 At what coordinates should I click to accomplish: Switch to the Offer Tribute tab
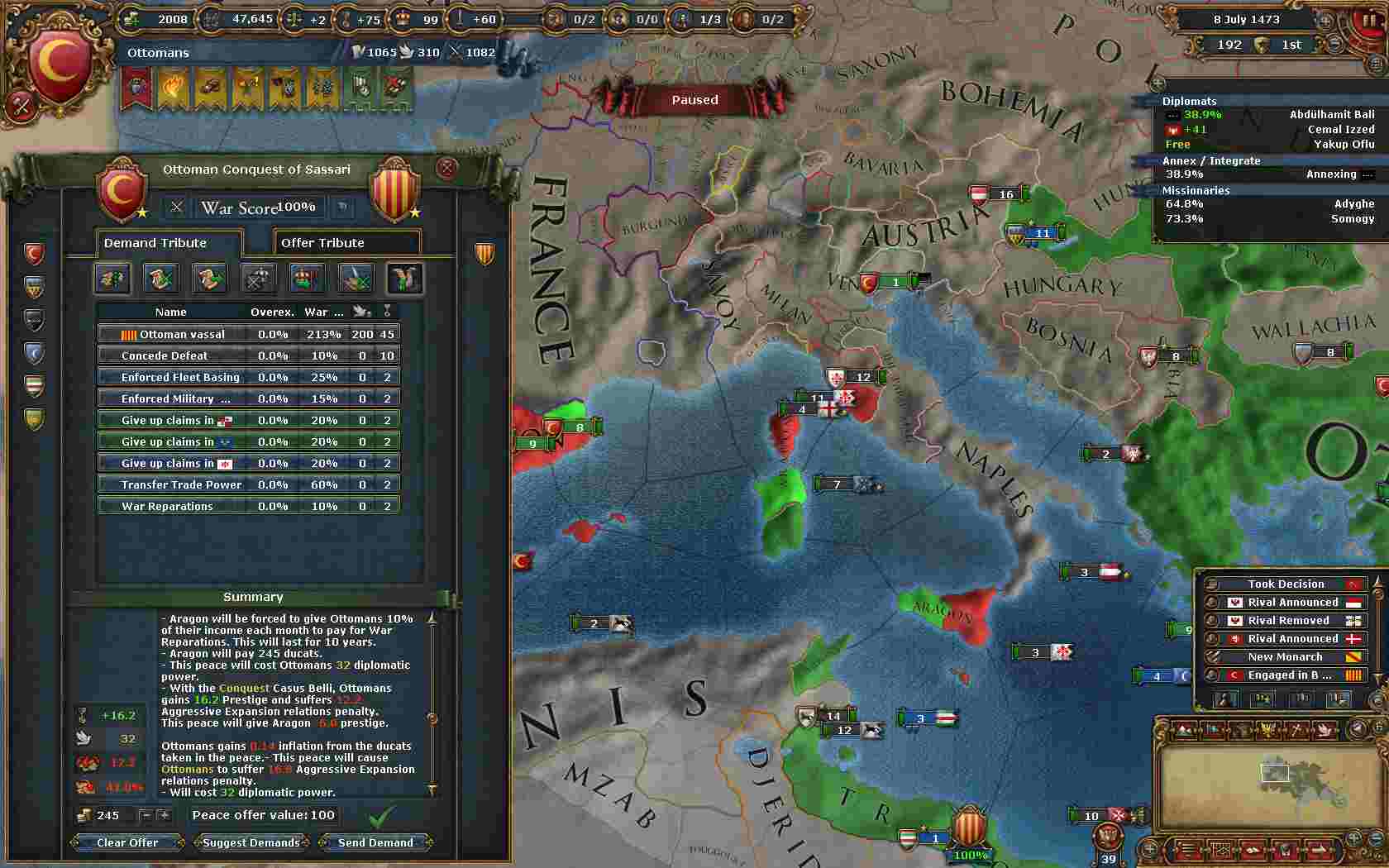pos(346,243)
